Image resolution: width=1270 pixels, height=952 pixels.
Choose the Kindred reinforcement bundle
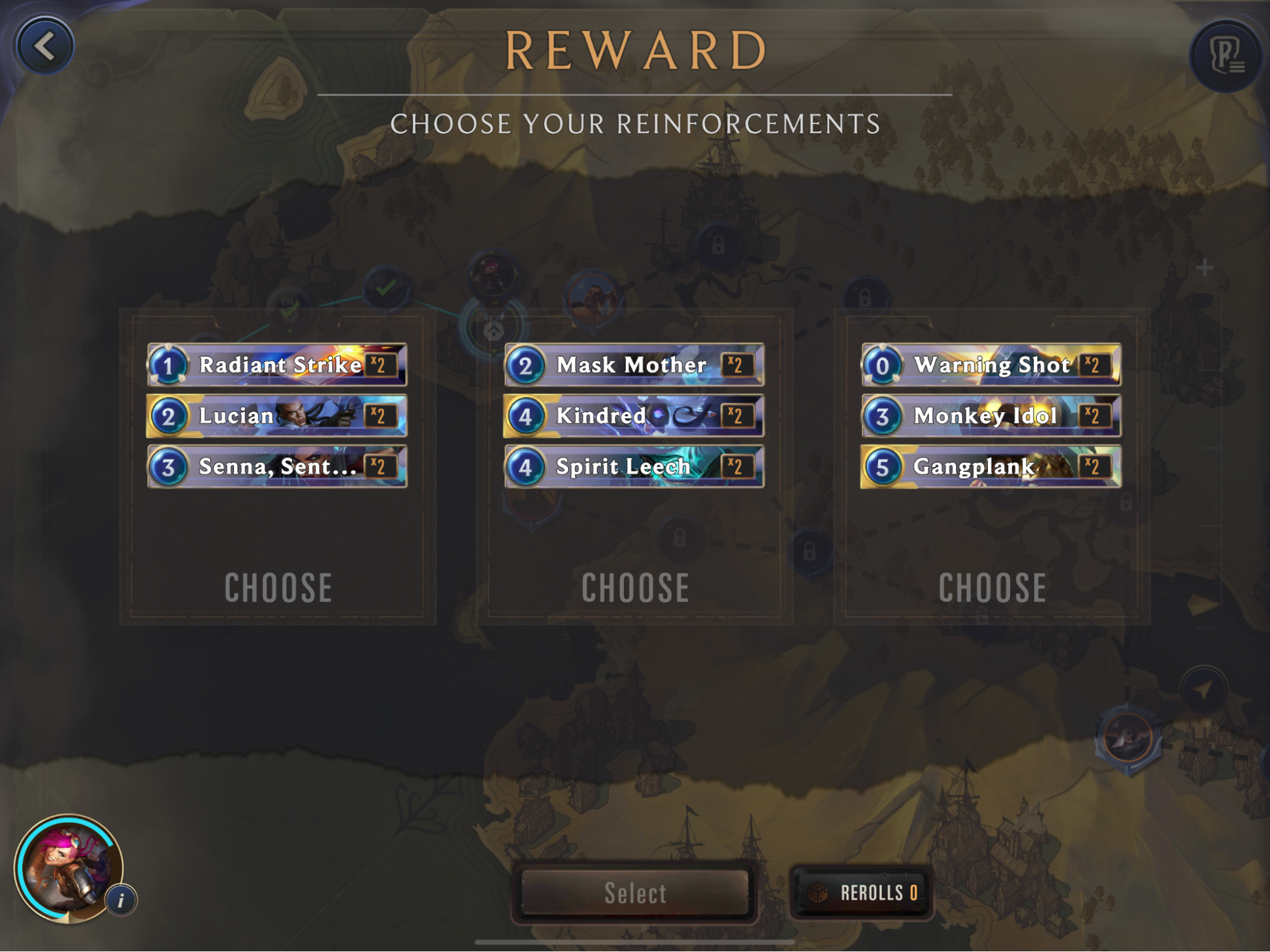[635, 587]
